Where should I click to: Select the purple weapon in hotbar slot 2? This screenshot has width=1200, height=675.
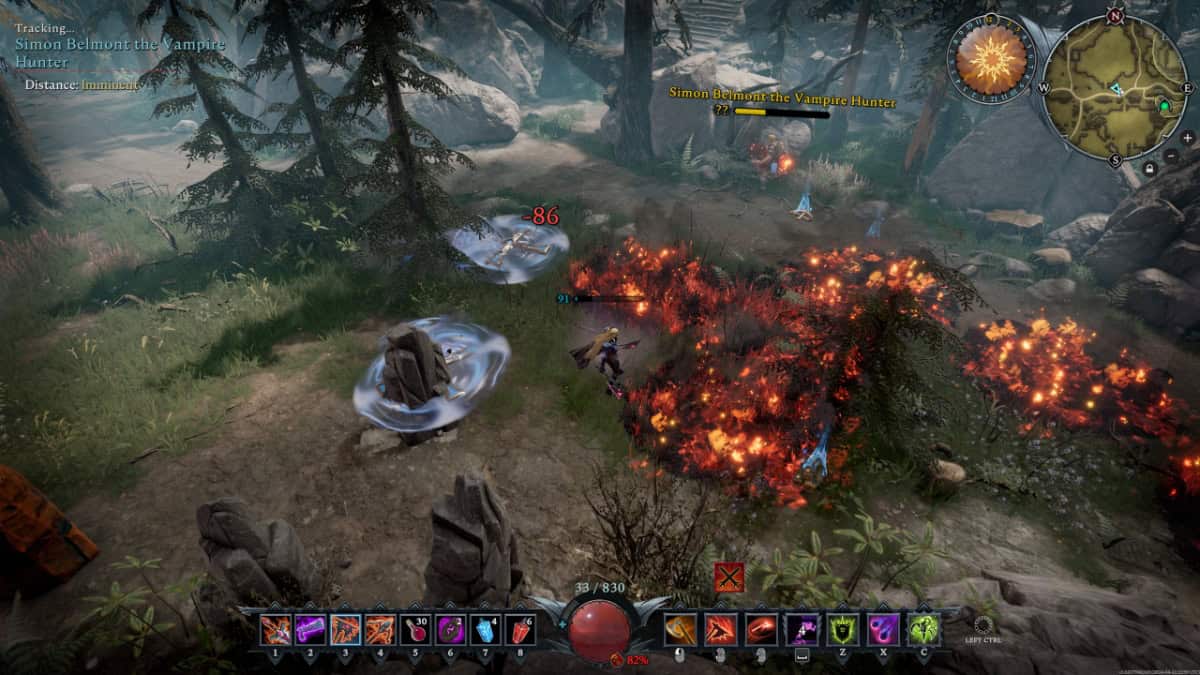tap(310, 630)
